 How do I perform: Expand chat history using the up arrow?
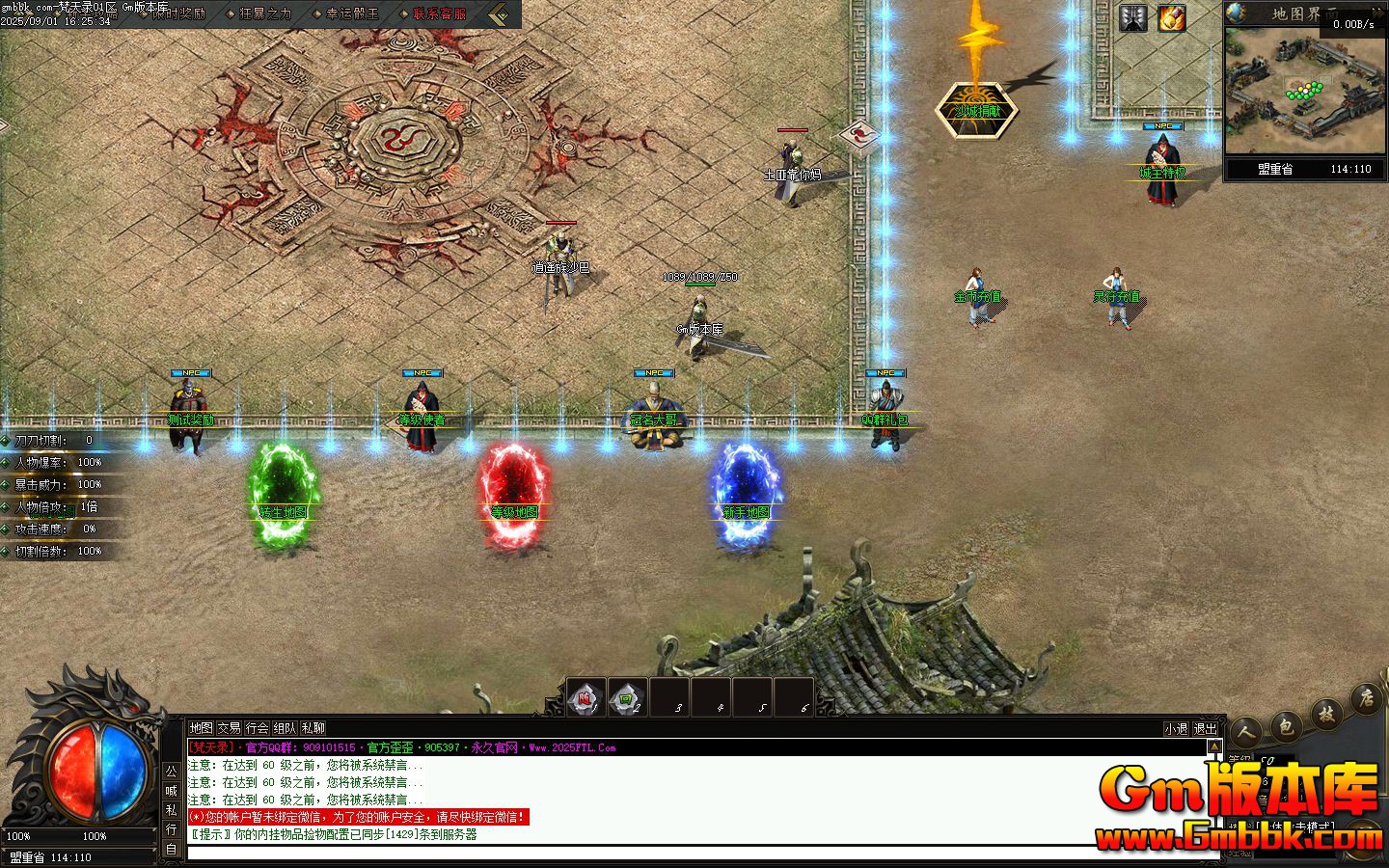tap(1214, 746)
